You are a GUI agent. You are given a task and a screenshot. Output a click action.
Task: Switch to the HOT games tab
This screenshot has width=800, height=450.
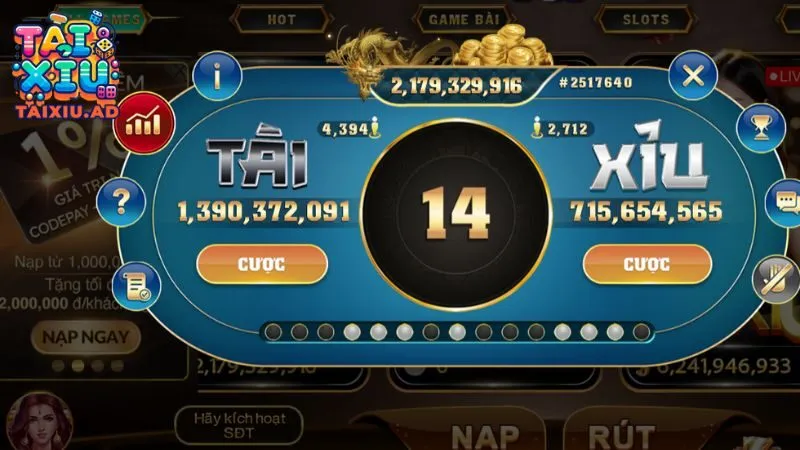[281, 19]
